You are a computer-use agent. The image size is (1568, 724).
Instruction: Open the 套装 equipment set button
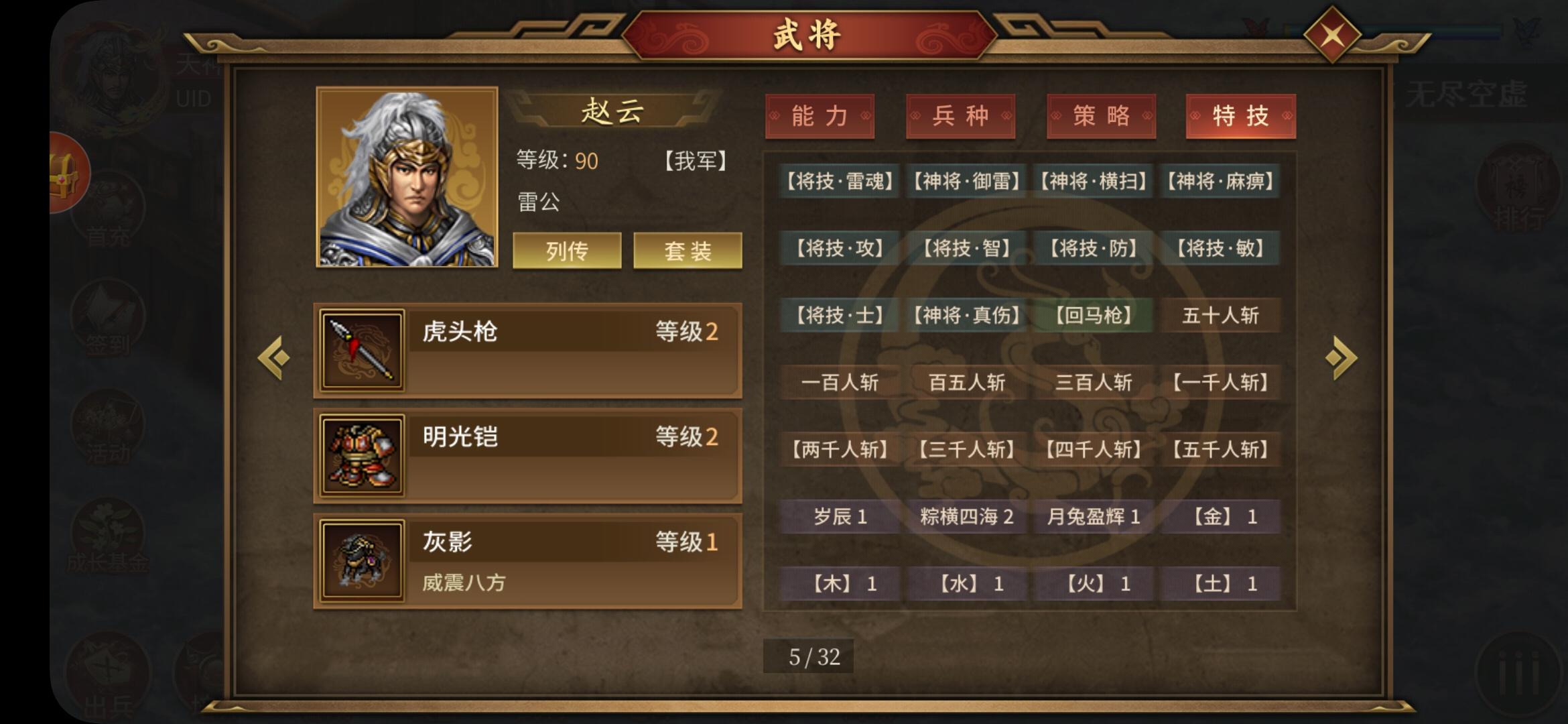point(686,250)
